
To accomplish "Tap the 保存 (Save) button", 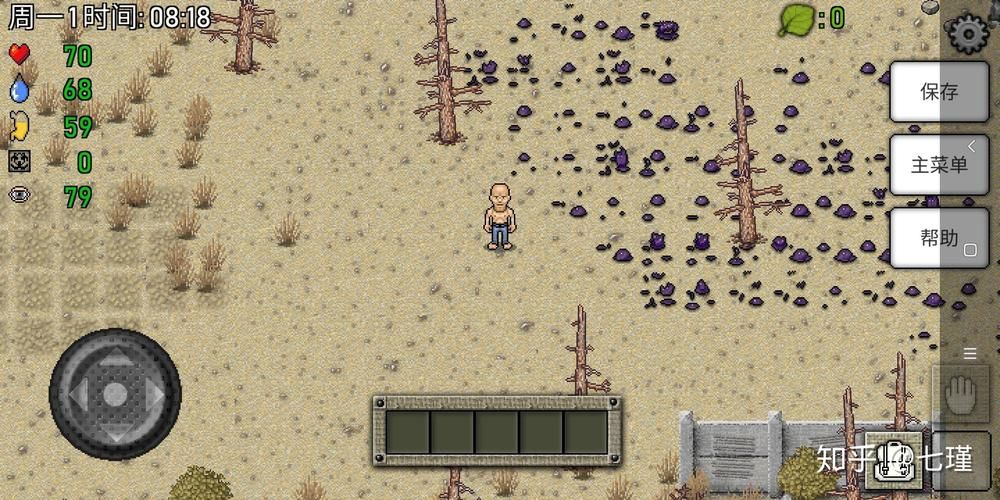I will [938, 92].
